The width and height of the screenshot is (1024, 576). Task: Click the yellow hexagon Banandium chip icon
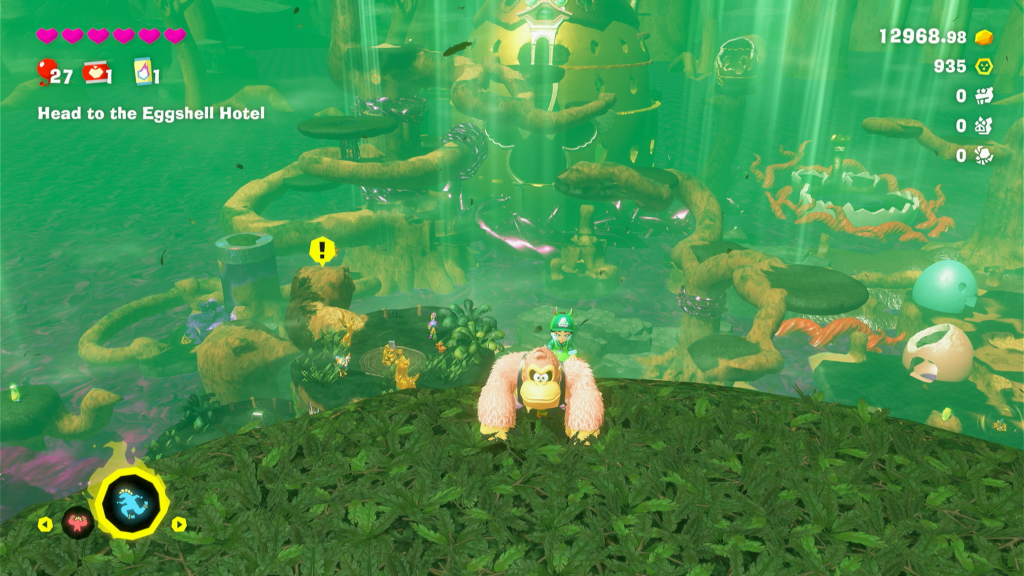[985, 67]
